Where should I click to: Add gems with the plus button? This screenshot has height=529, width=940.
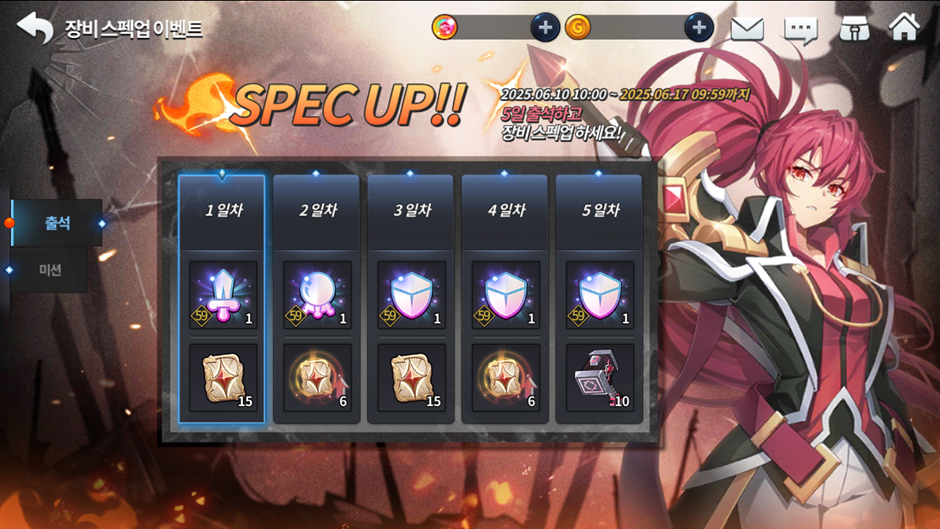pos(545,28)
